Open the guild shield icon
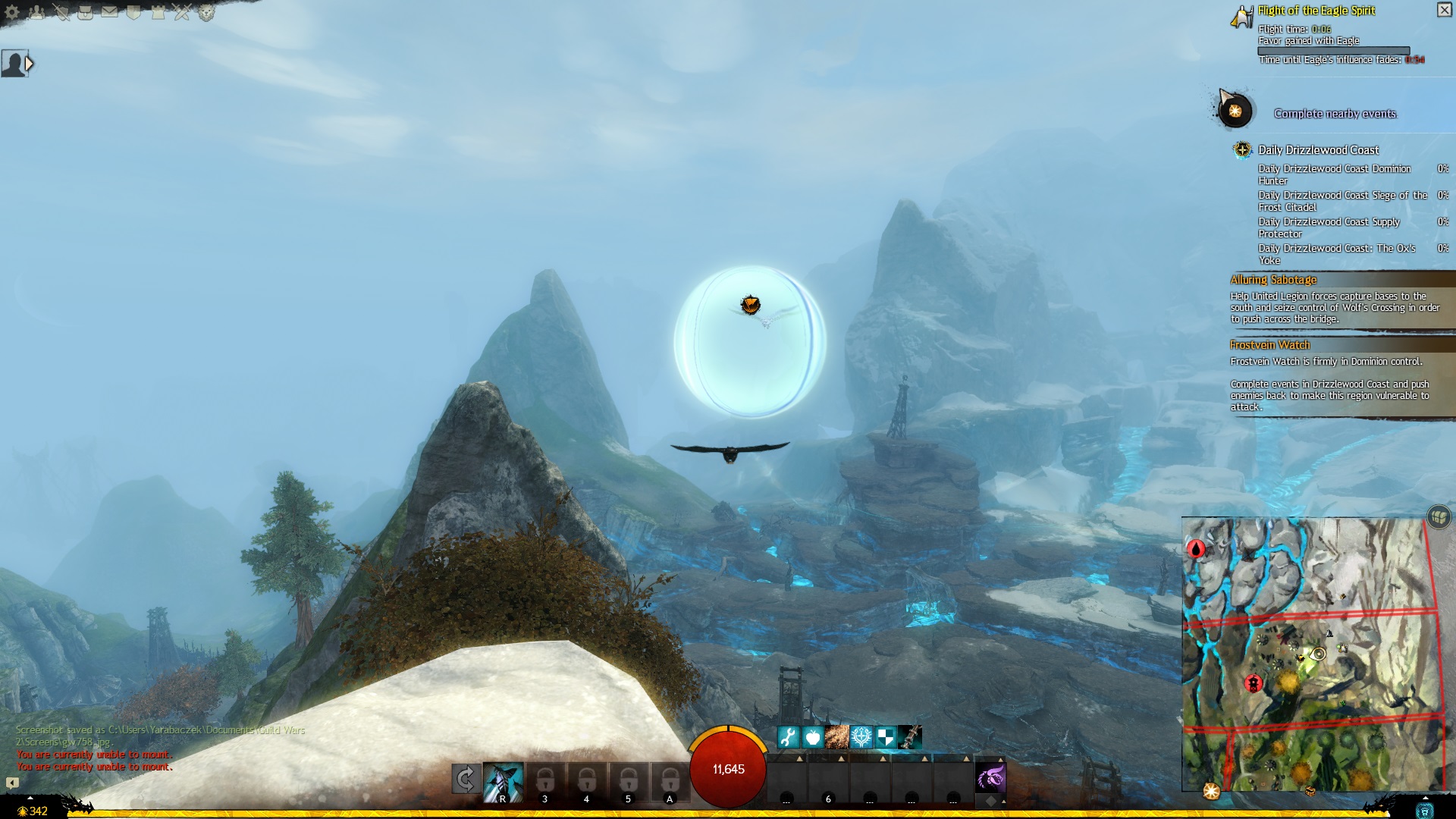The image size is (1456, 819). 134,12
